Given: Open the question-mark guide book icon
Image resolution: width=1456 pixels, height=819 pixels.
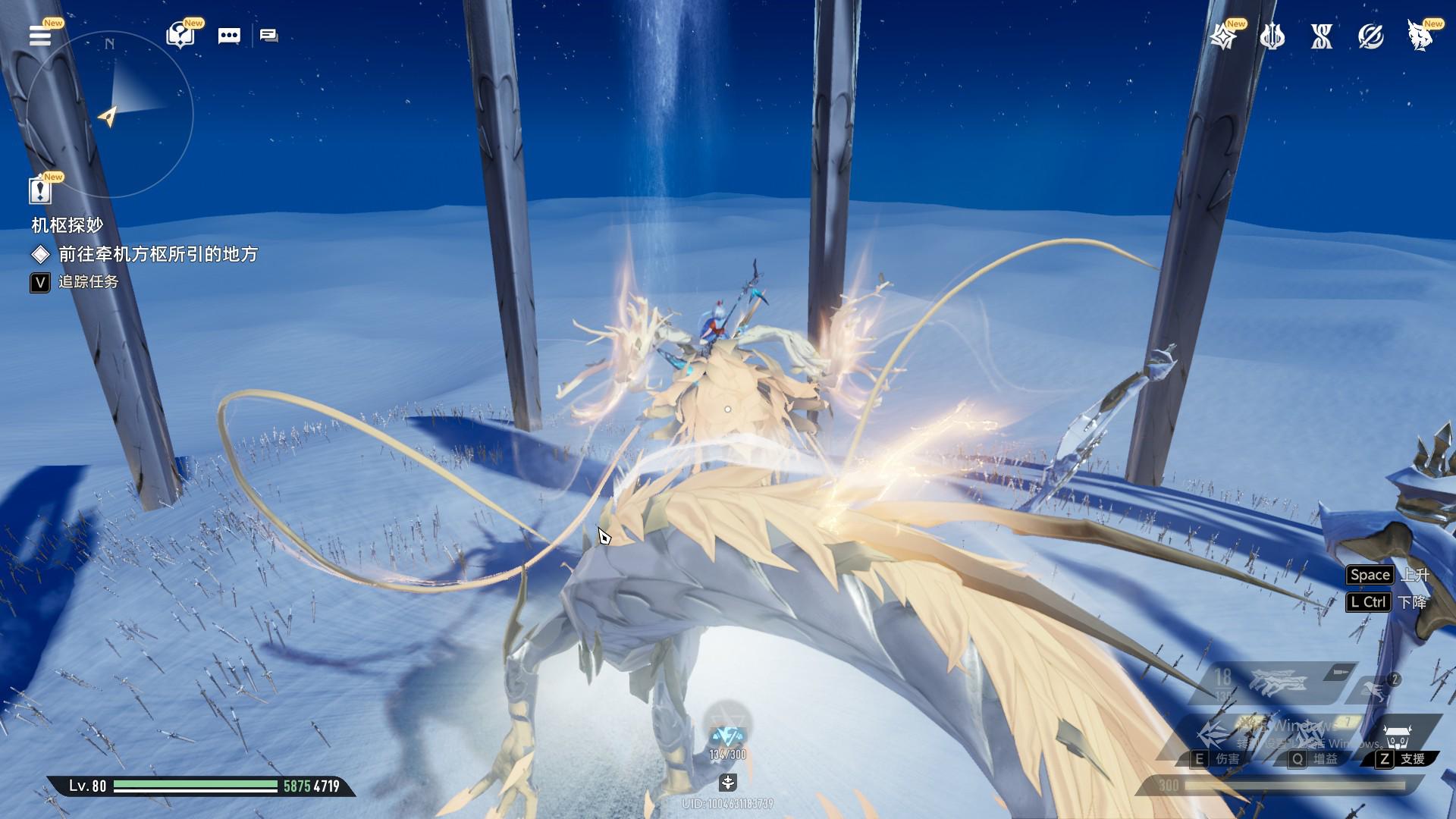Looking at the screenshot, I should click(180, 36).
